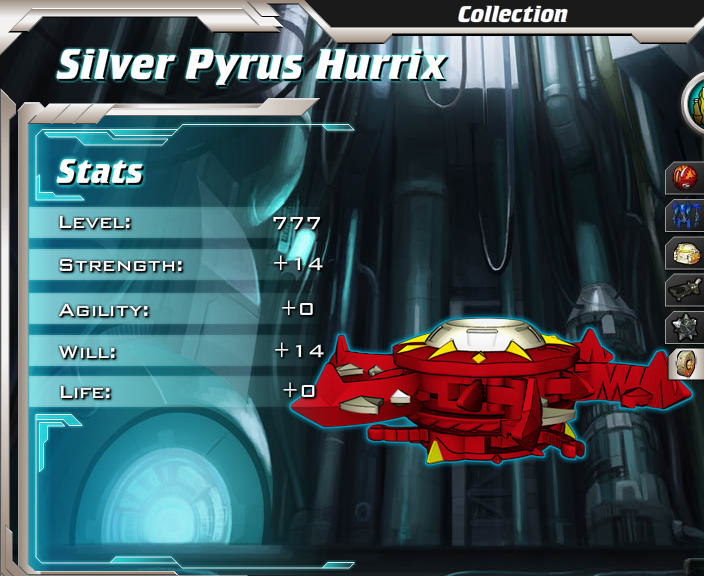Select the red Bakugan ball category tab
The height and width of the screenshot is (576, 704).
pyautogui.click(x=688, y=178)
